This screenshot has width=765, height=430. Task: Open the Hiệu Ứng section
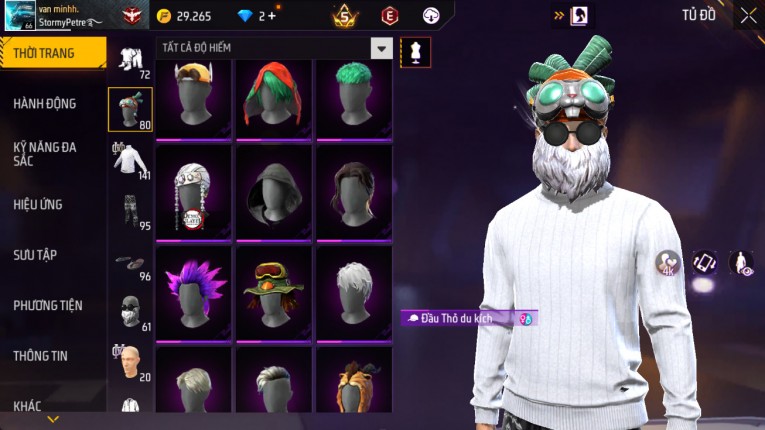[38, 204]
